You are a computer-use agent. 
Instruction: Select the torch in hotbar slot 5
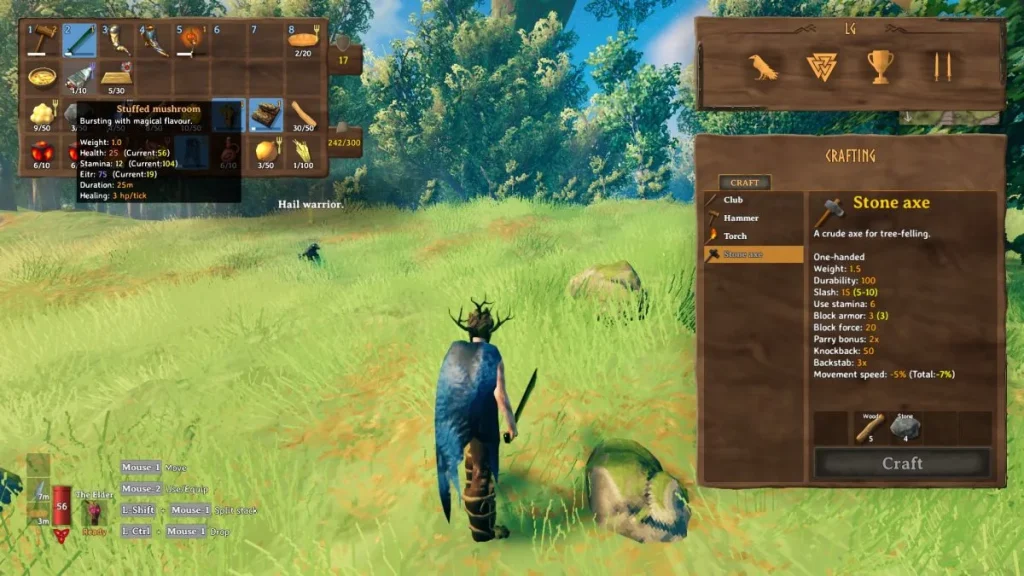coord(191,40)
